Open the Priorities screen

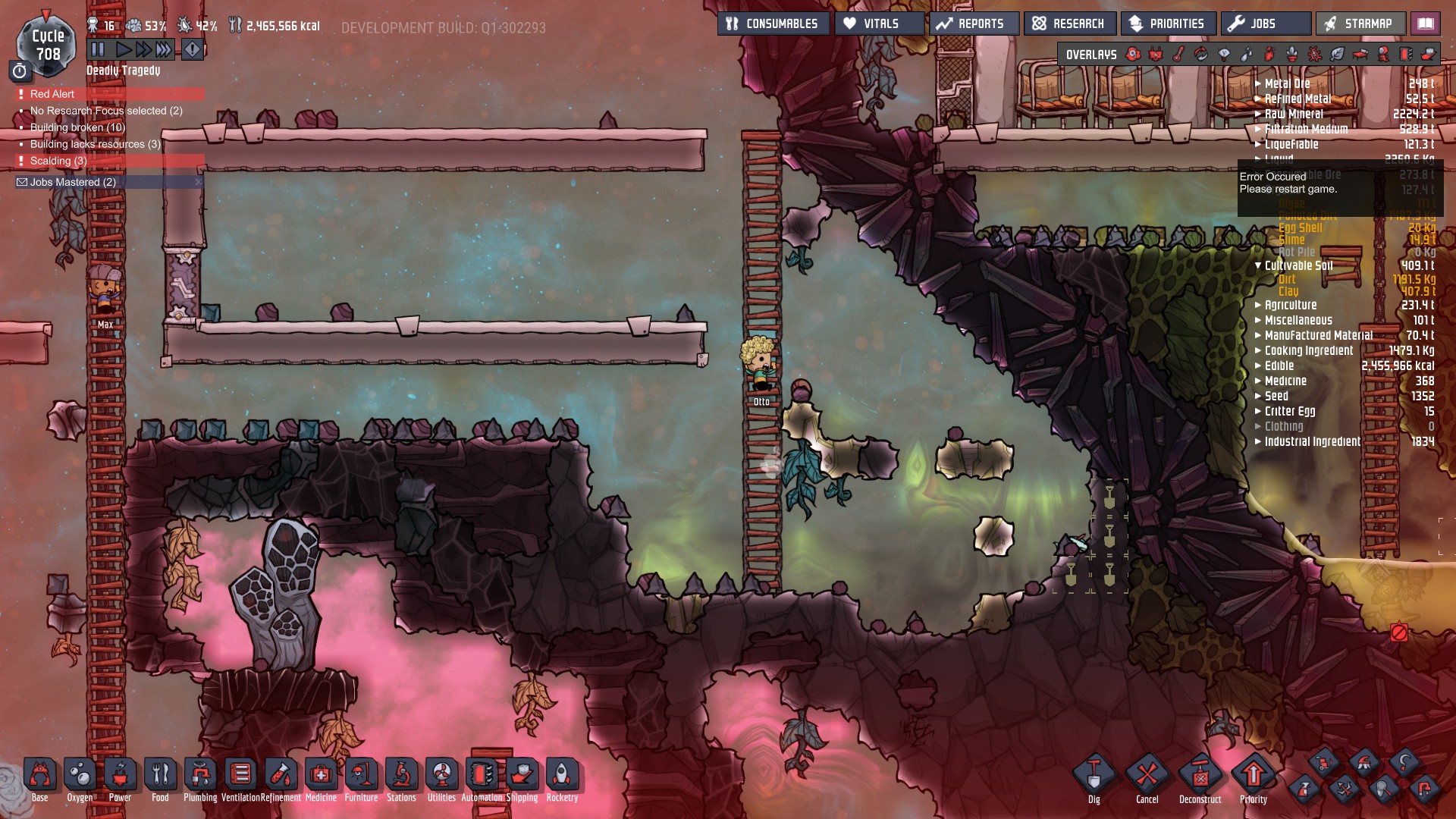(1168, 24)
